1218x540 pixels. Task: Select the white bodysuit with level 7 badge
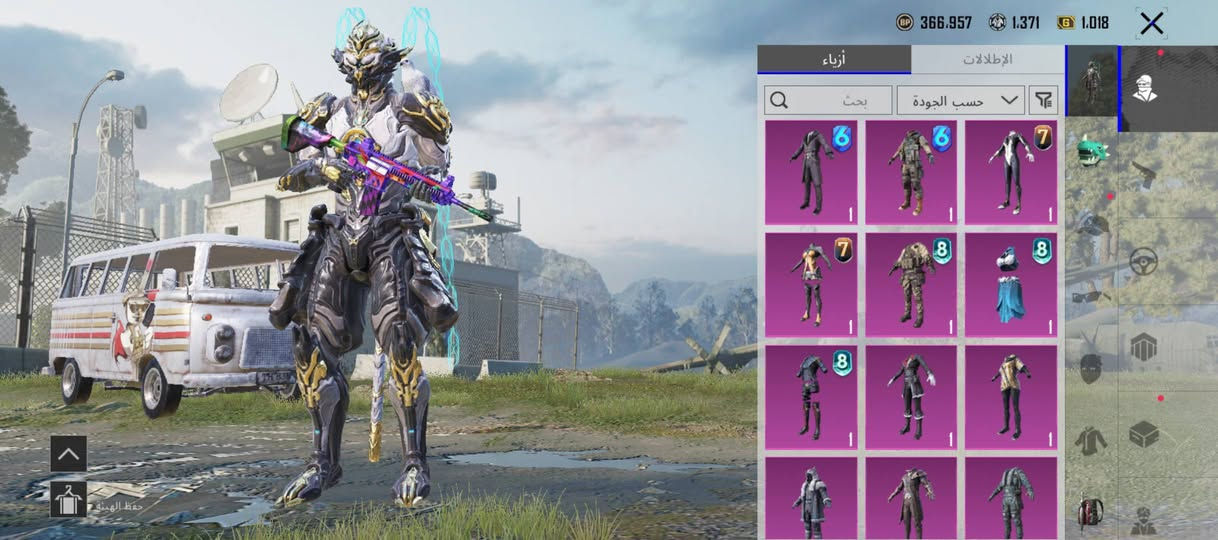tap(1010, 172)
